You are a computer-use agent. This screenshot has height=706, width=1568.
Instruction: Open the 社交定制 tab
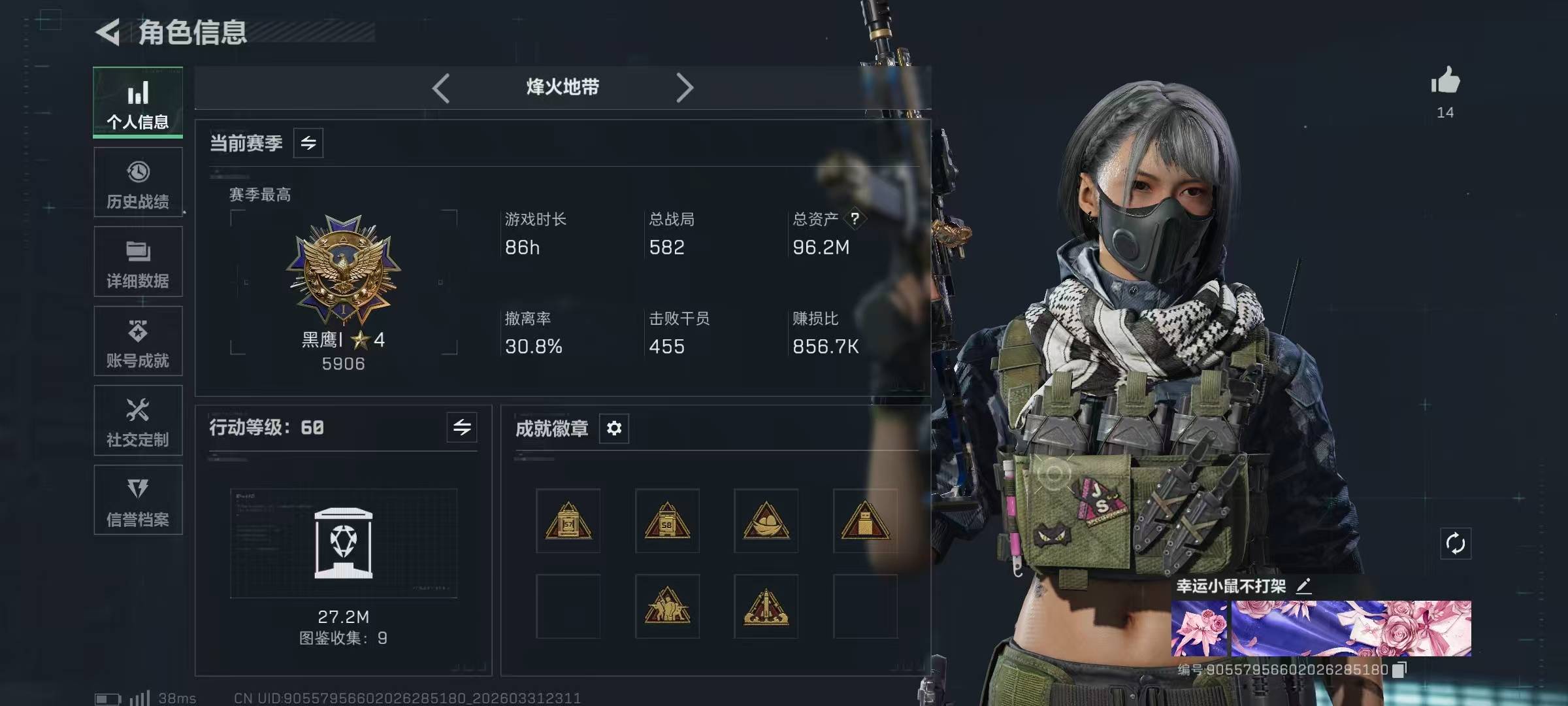tap(138, 421)
